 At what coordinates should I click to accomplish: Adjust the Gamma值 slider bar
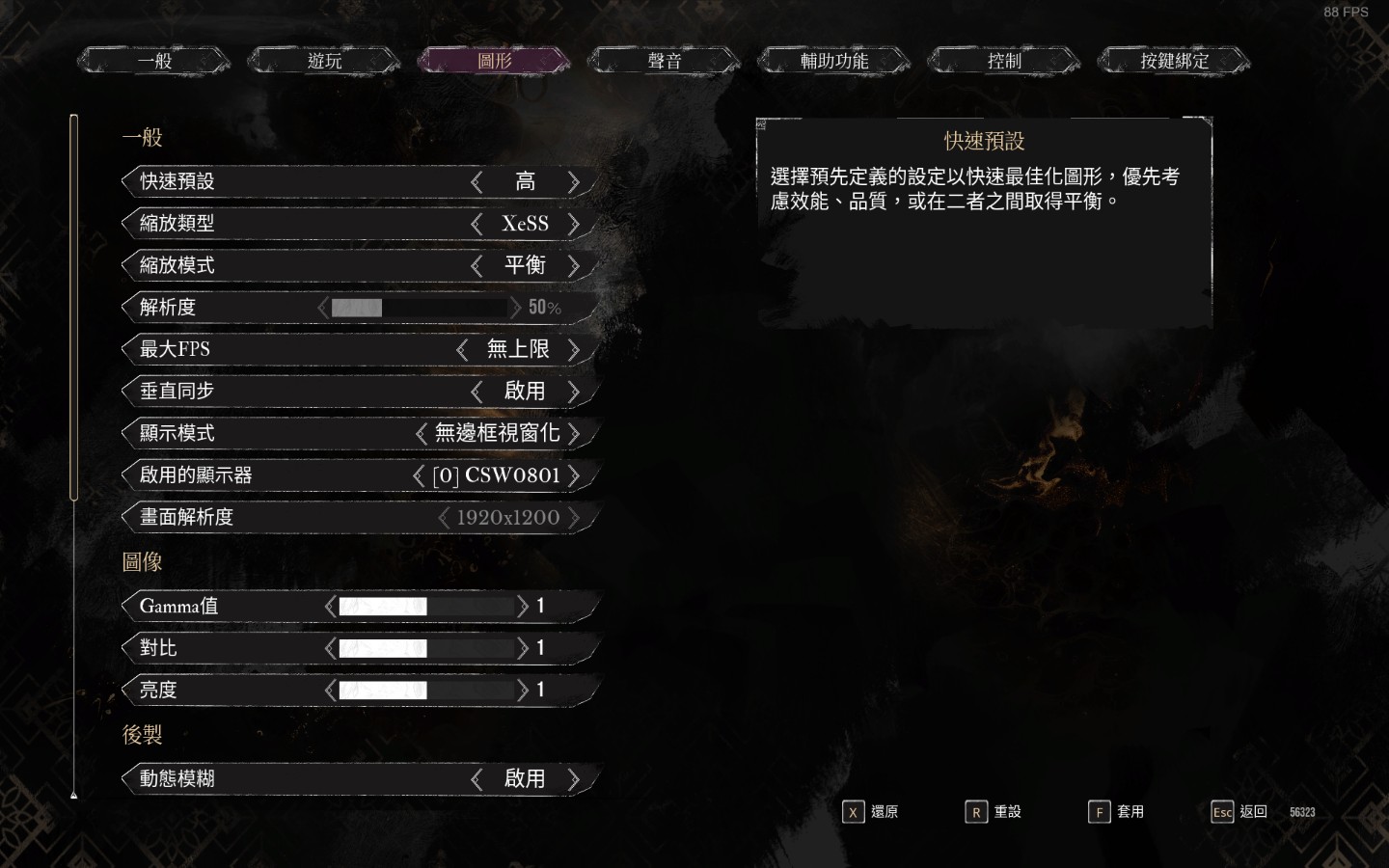425,606
